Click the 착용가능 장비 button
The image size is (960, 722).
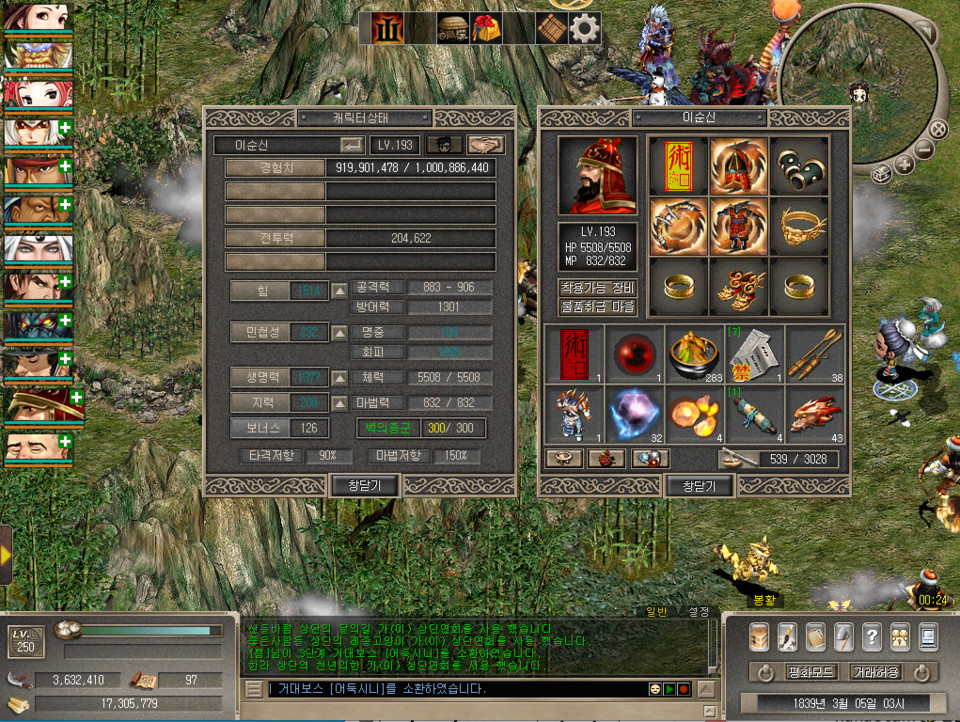(x=597, y=287)
